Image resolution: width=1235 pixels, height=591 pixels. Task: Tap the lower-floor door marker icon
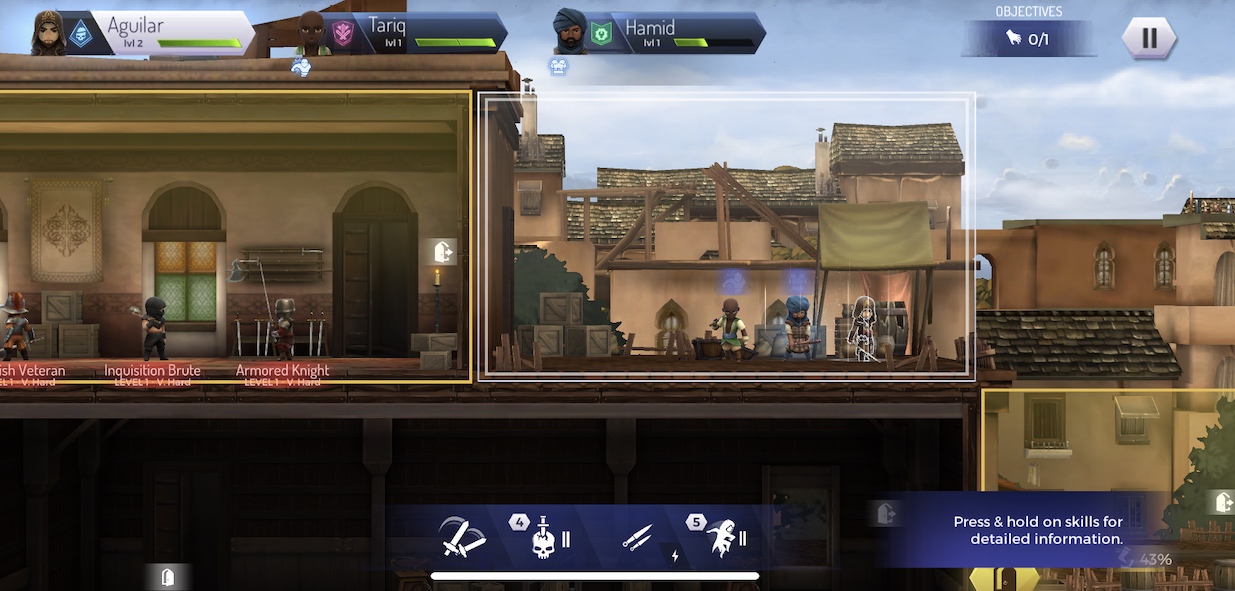coord(169,576)
